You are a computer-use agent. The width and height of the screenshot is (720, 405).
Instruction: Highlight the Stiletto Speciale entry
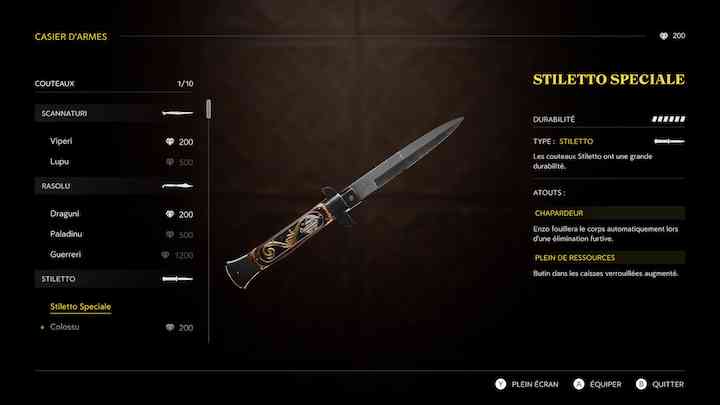pos(80,306)
